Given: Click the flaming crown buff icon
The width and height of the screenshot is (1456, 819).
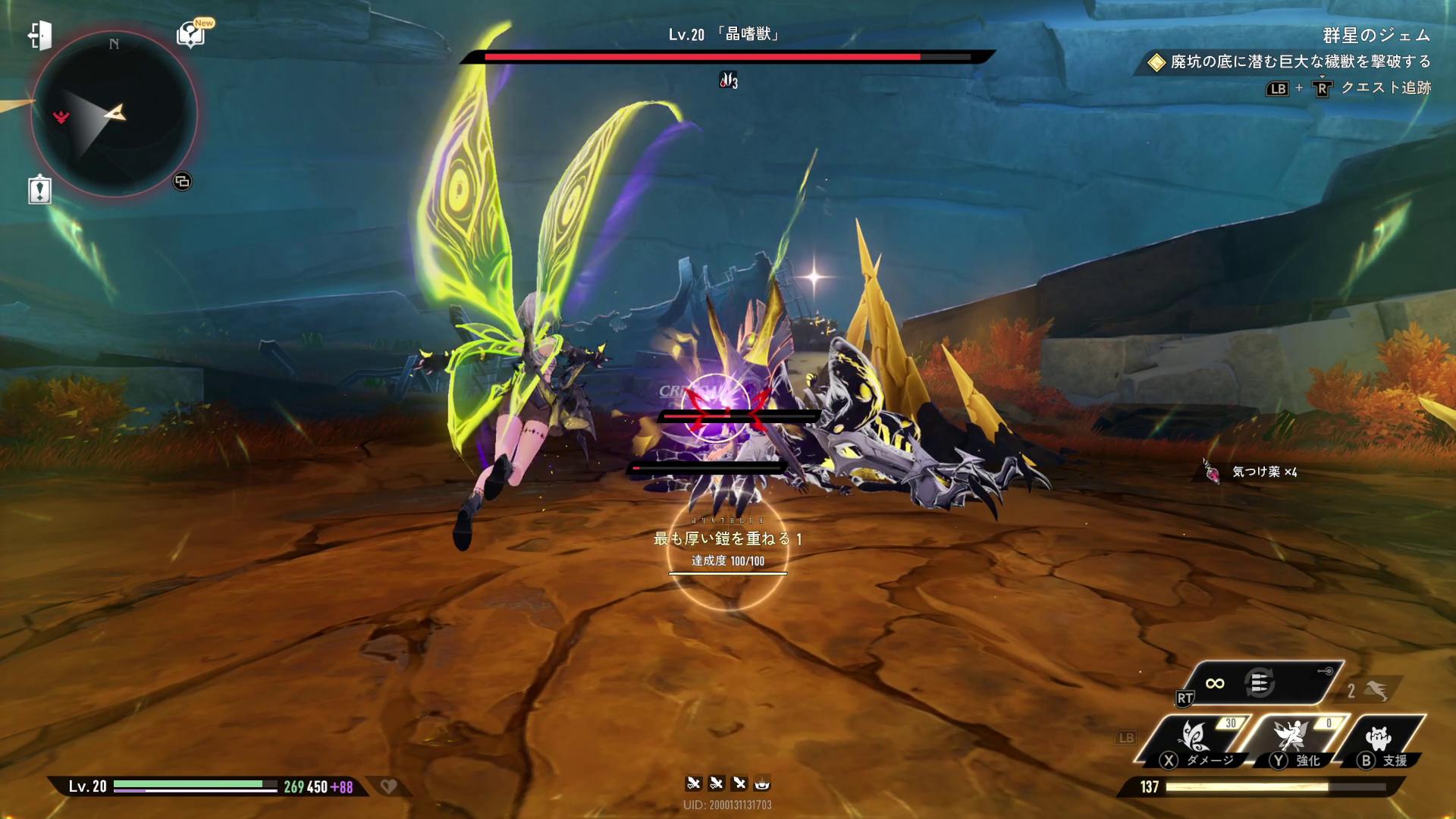Looking at the screenshot, I should (x=762, y=783).
